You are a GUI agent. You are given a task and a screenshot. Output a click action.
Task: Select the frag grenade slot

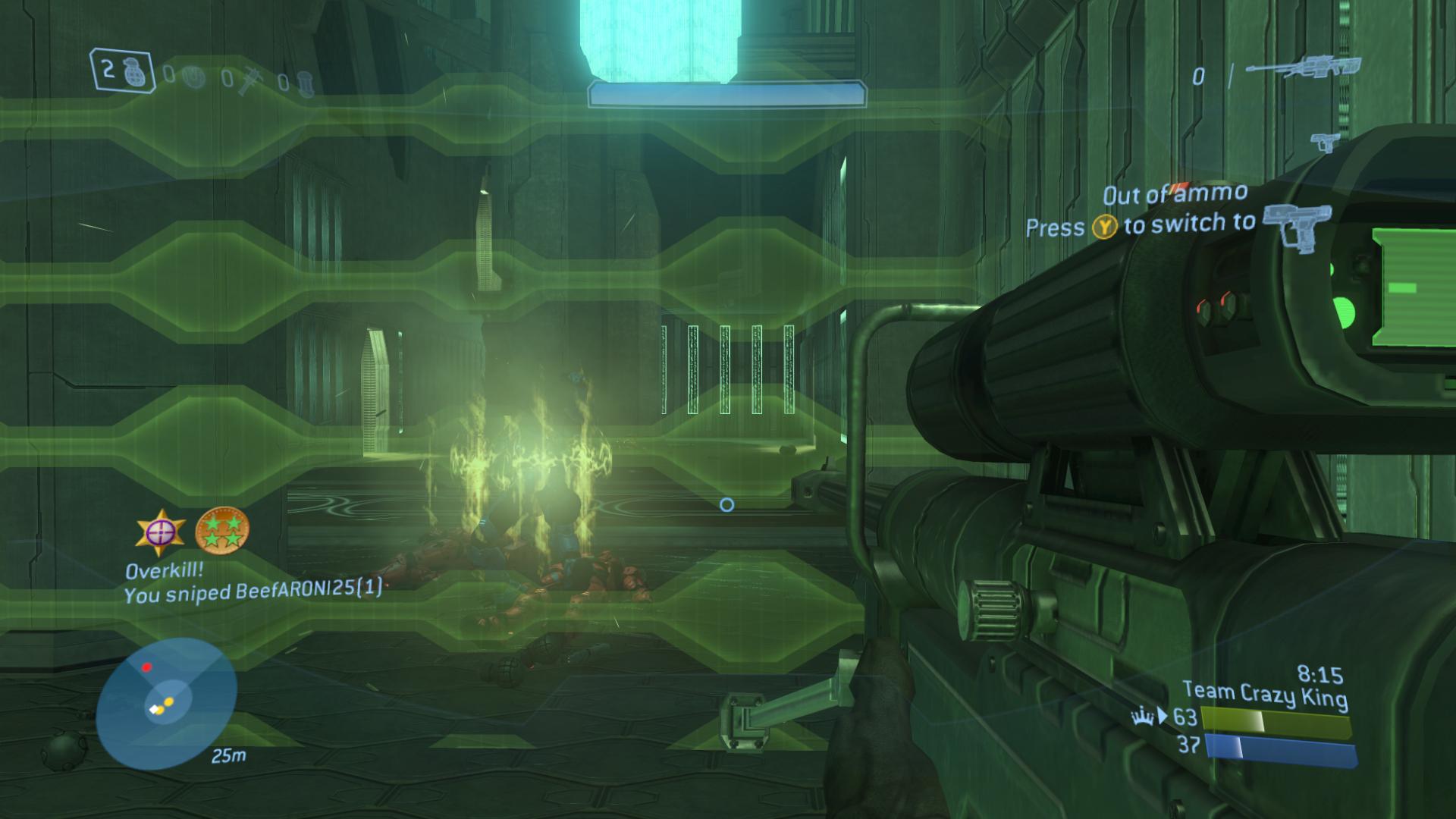(x=123, y=71)
